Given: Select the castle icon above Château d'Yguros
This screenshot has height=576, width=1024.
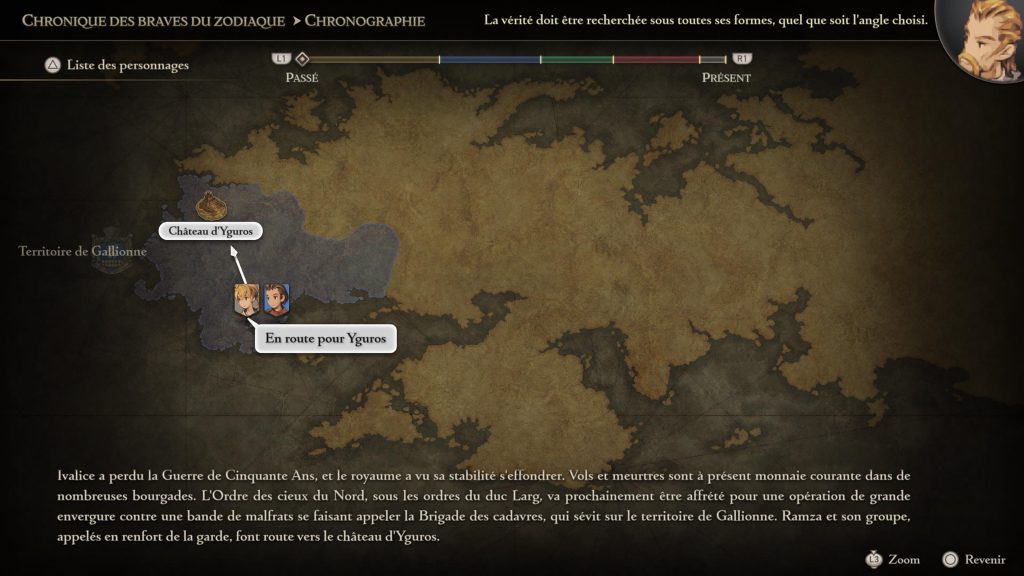Looking at the screenshot, I should click(x=209, y=205).
